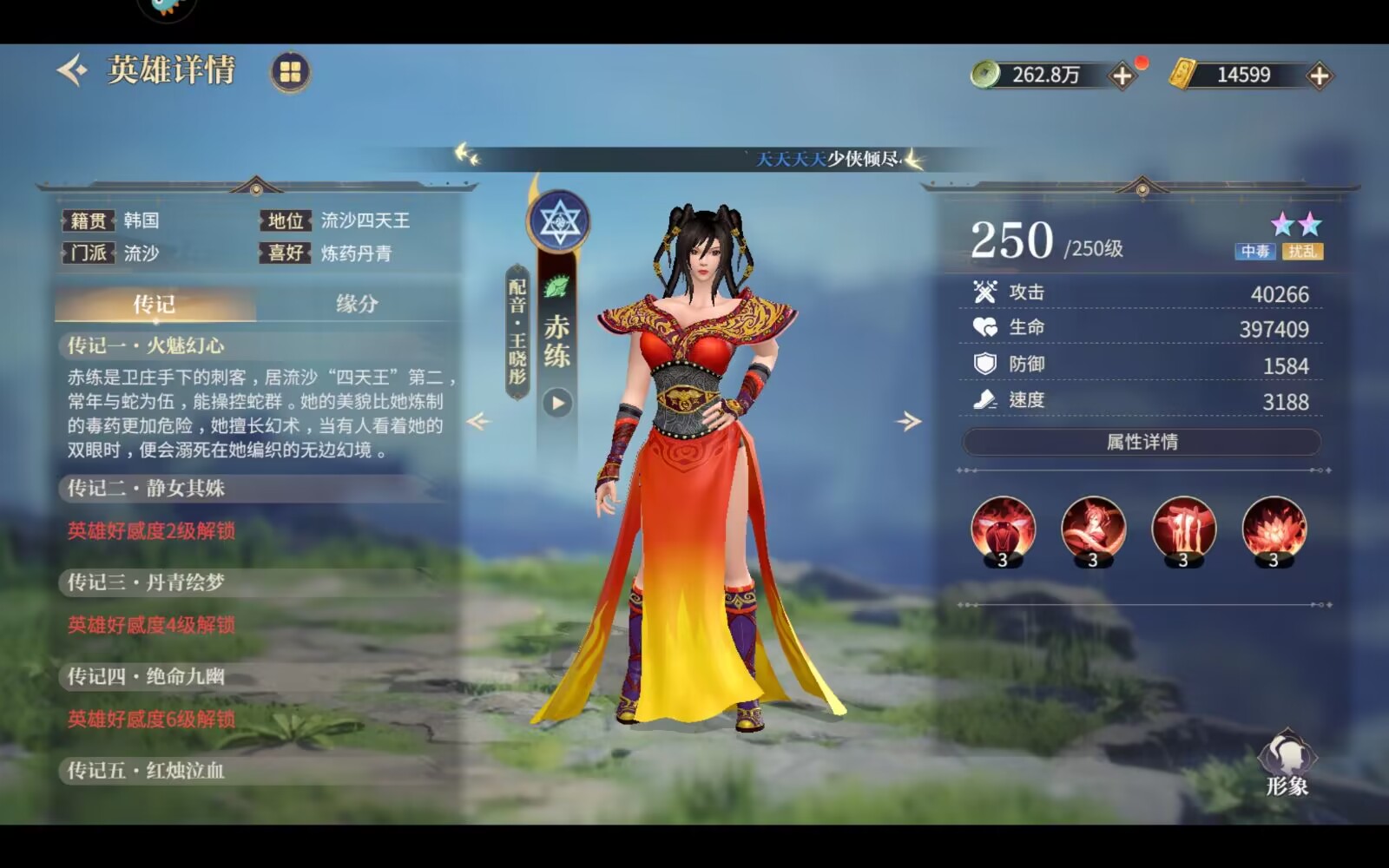Select the 传记 tab
Screen dimensions: 1389x868
[x=155, y=304]
